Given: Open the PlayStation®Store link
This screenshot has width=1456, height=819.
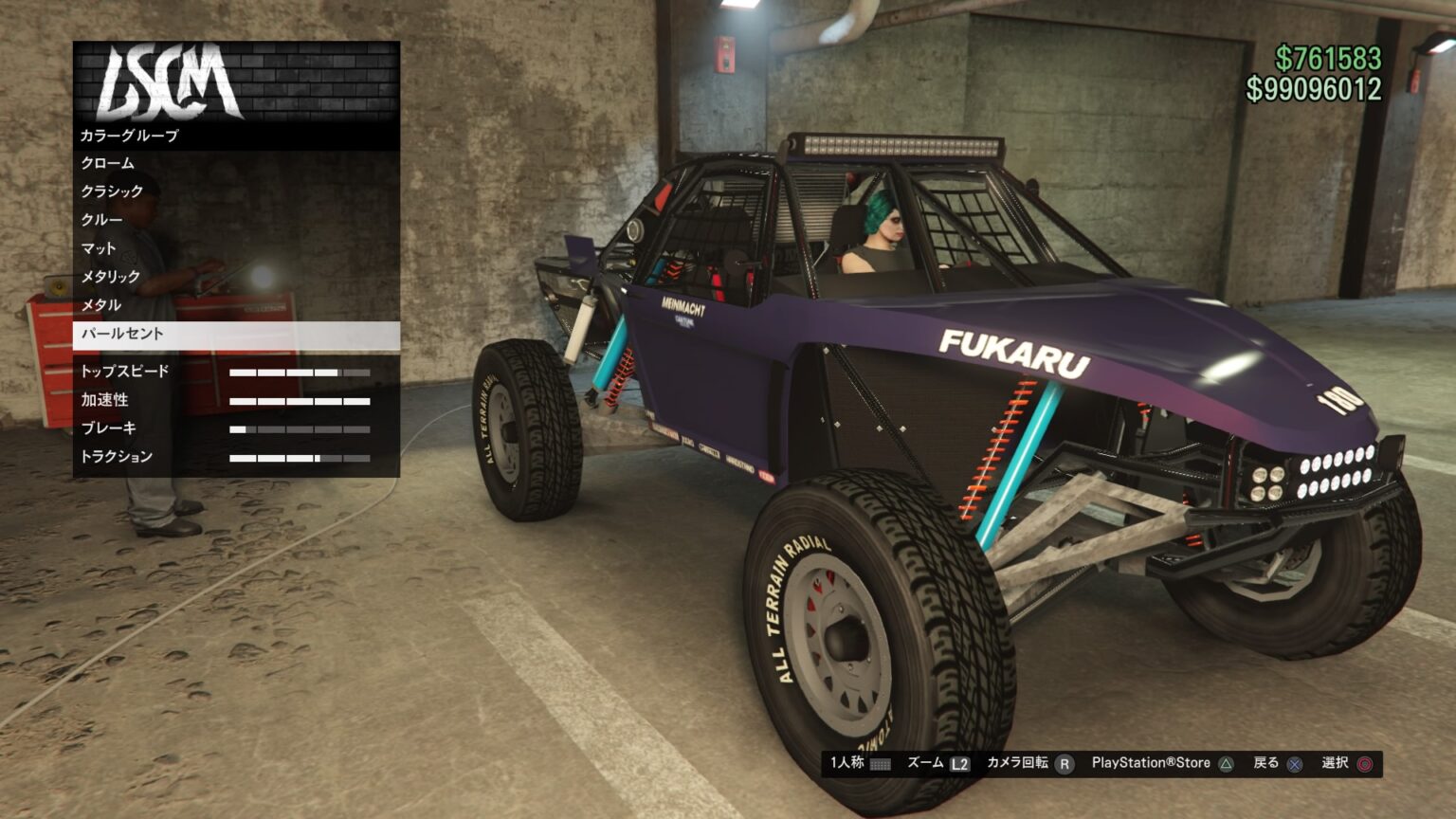Looking at the screenshot, I should pyautogui.click(x=1150, y=762).
